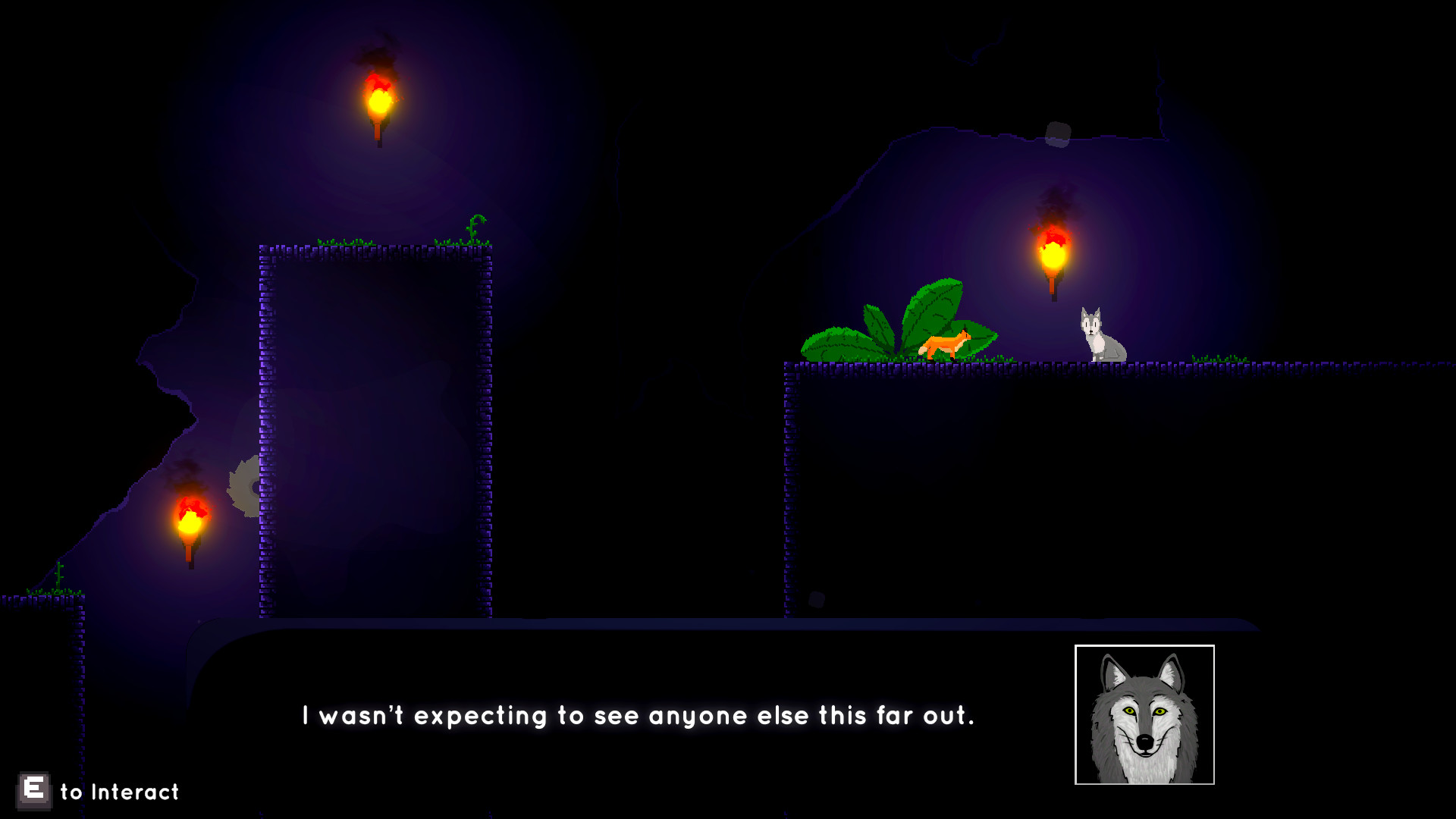Click the E key interact icon
This screenshot has width=1456, height=819.
coord(33,791)
